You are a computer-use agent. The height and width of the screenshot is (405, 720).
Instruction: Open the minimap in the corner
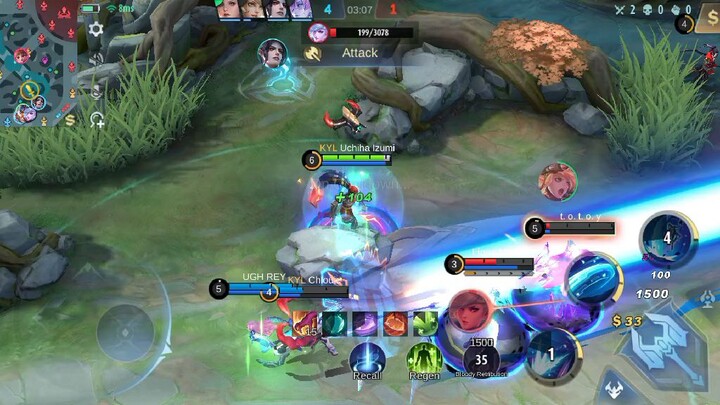[x=37, y=60]
